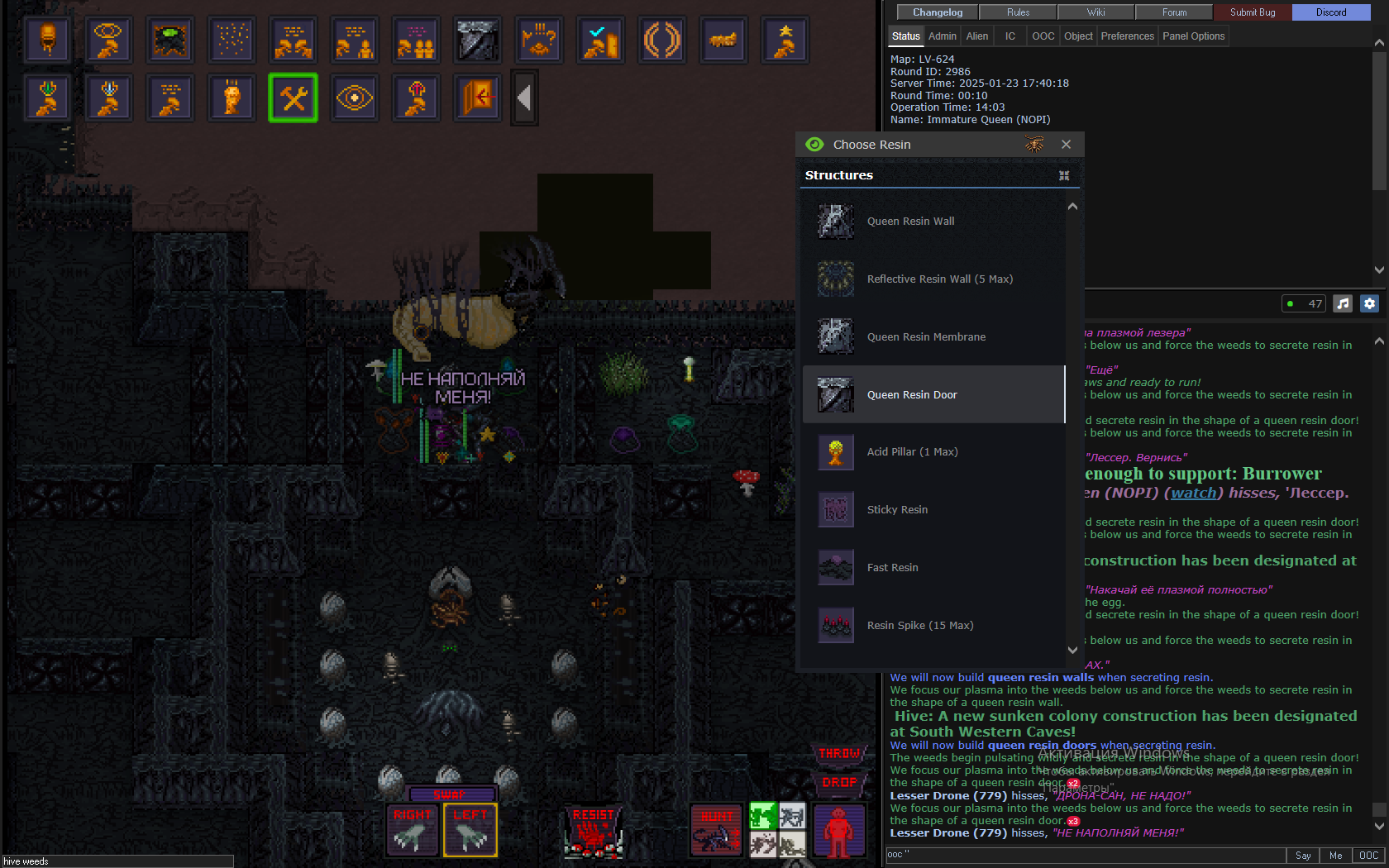Click the Say chat button

[x=1303, y=856]
